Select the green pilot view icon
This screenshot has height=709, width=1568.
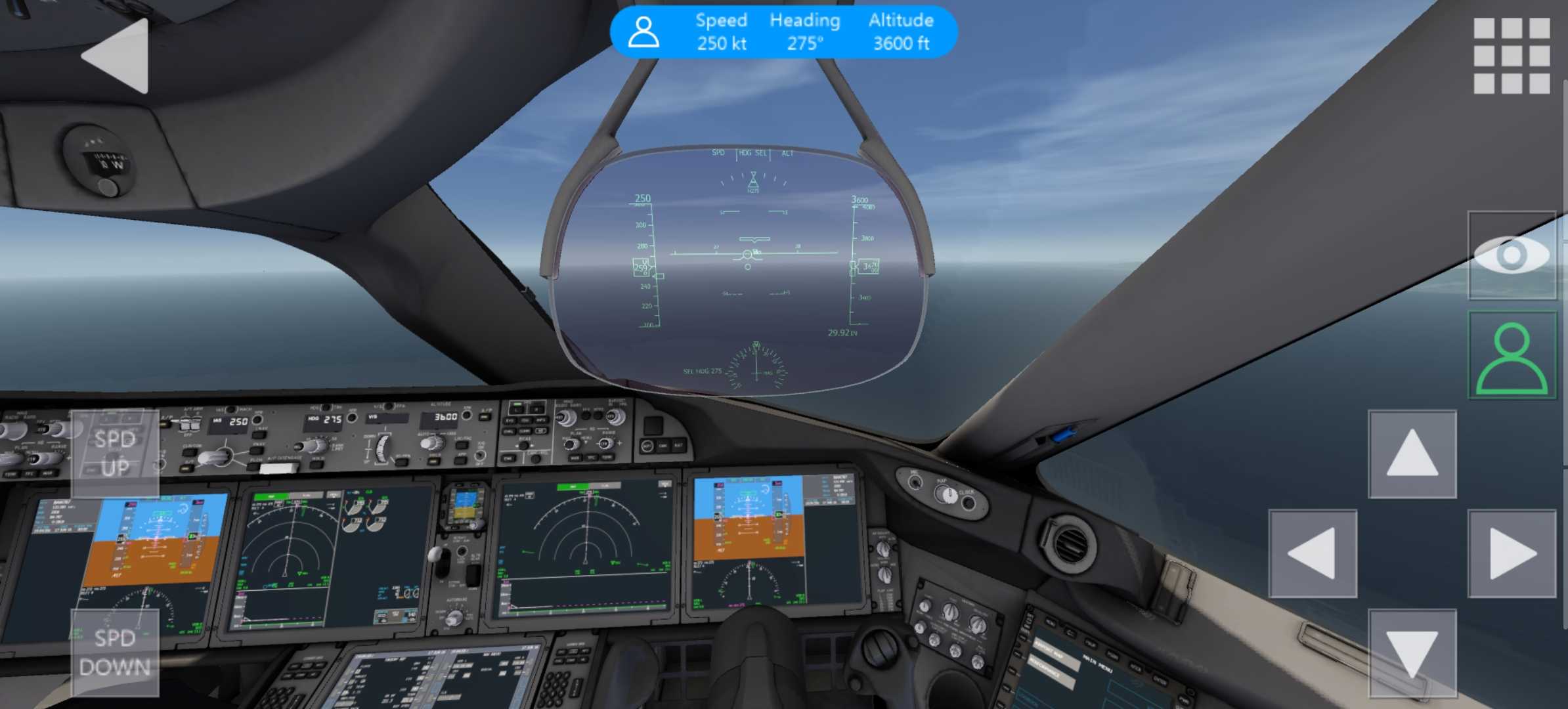(1512, 355)
